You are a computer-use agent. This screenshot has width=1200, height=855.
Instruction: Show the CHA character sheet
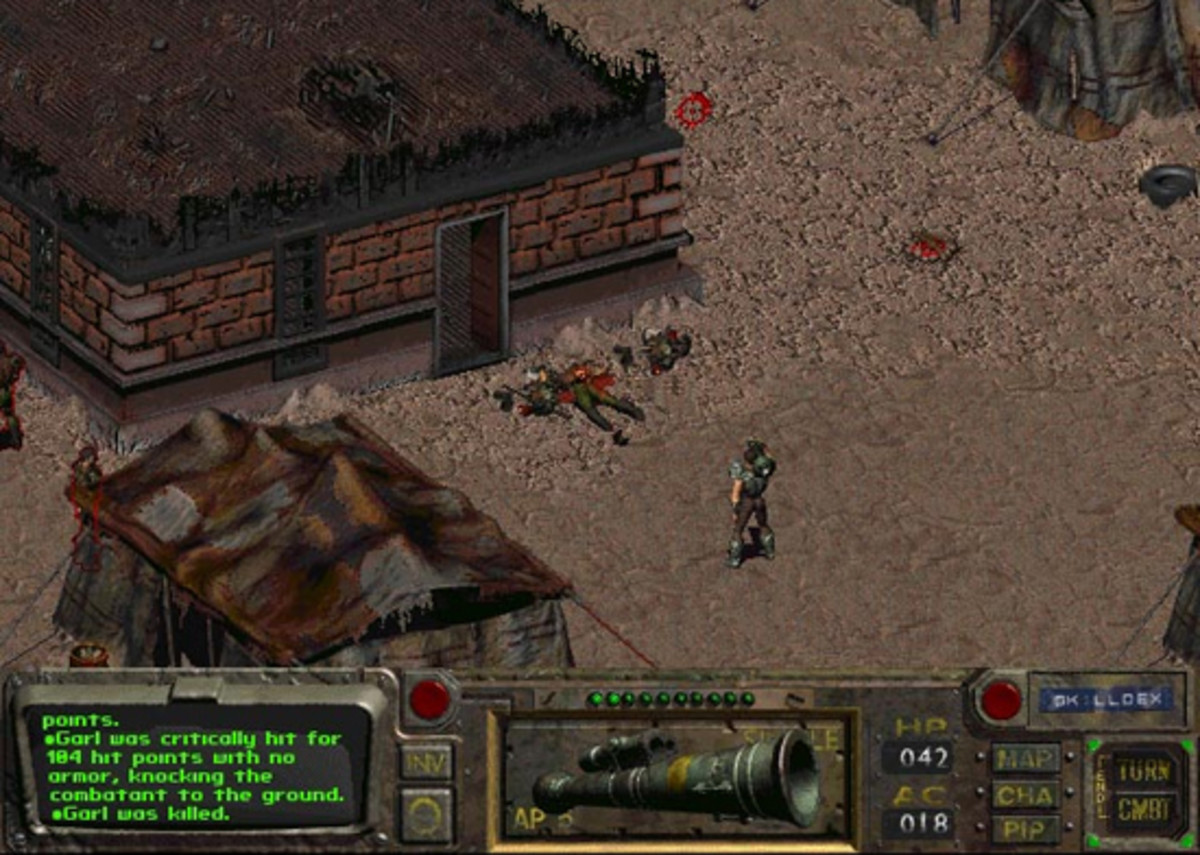point(1026,795)
